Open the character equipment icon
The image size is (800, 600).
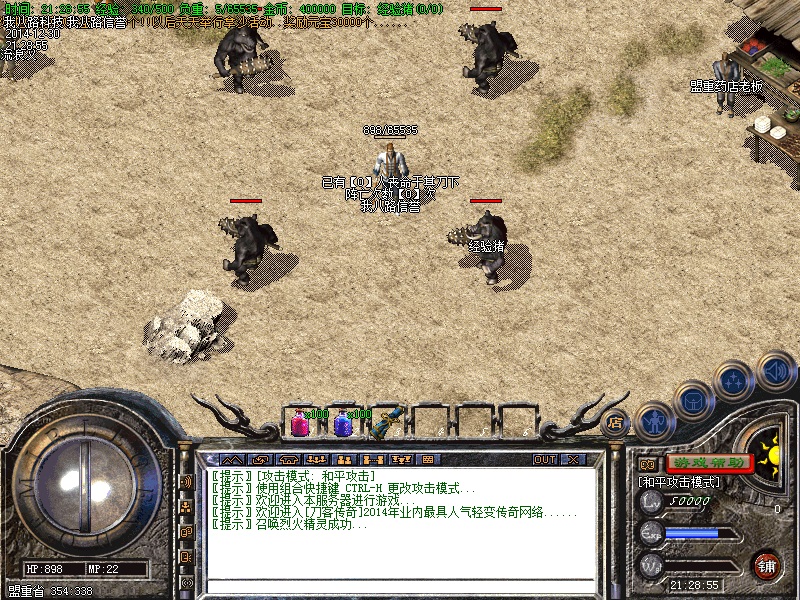point(653,421)
